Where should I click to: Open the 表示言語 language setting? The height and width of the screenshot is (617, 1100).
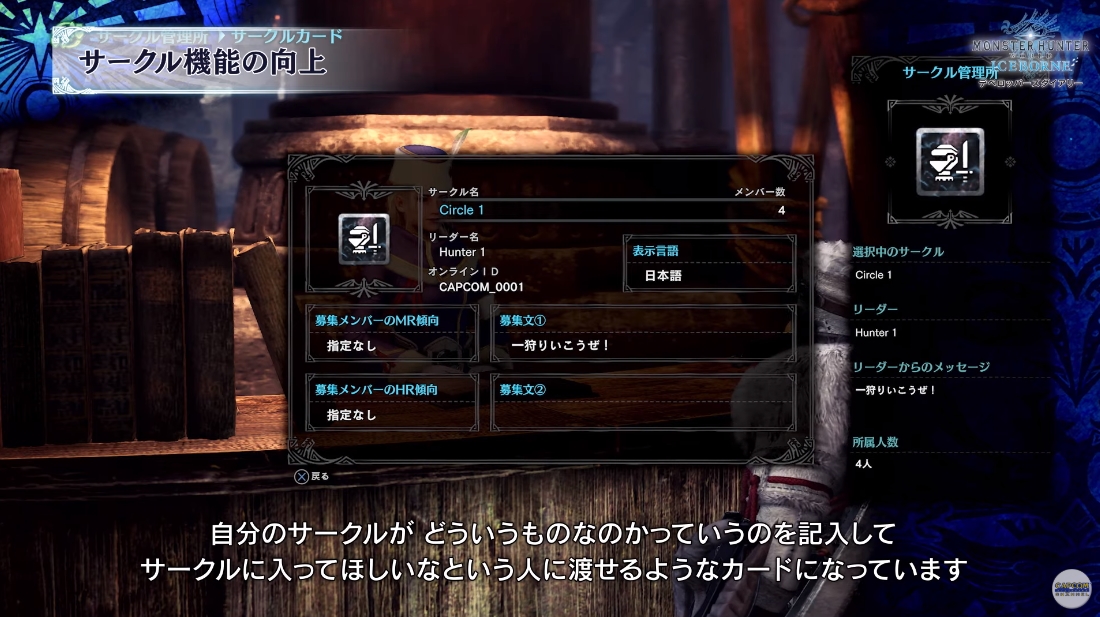(x=709, y=264)
